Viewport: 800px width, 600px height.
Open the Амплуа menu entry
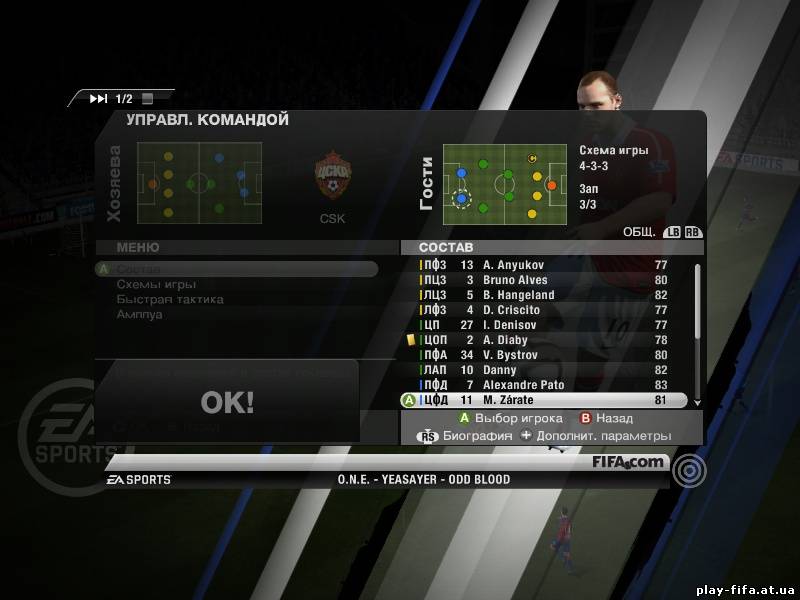point(139,314)
